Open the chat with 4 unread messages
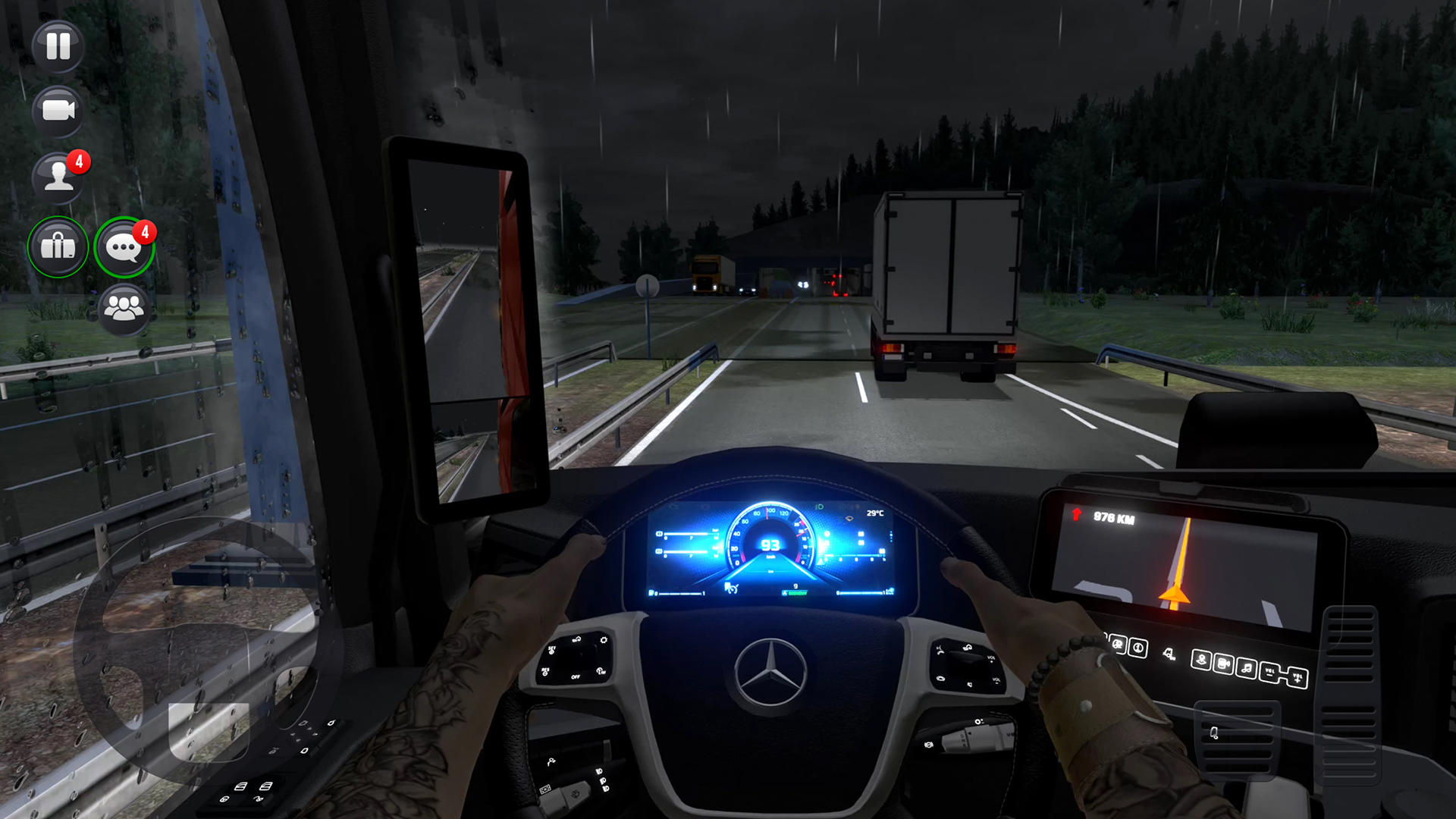 [124, 247]
